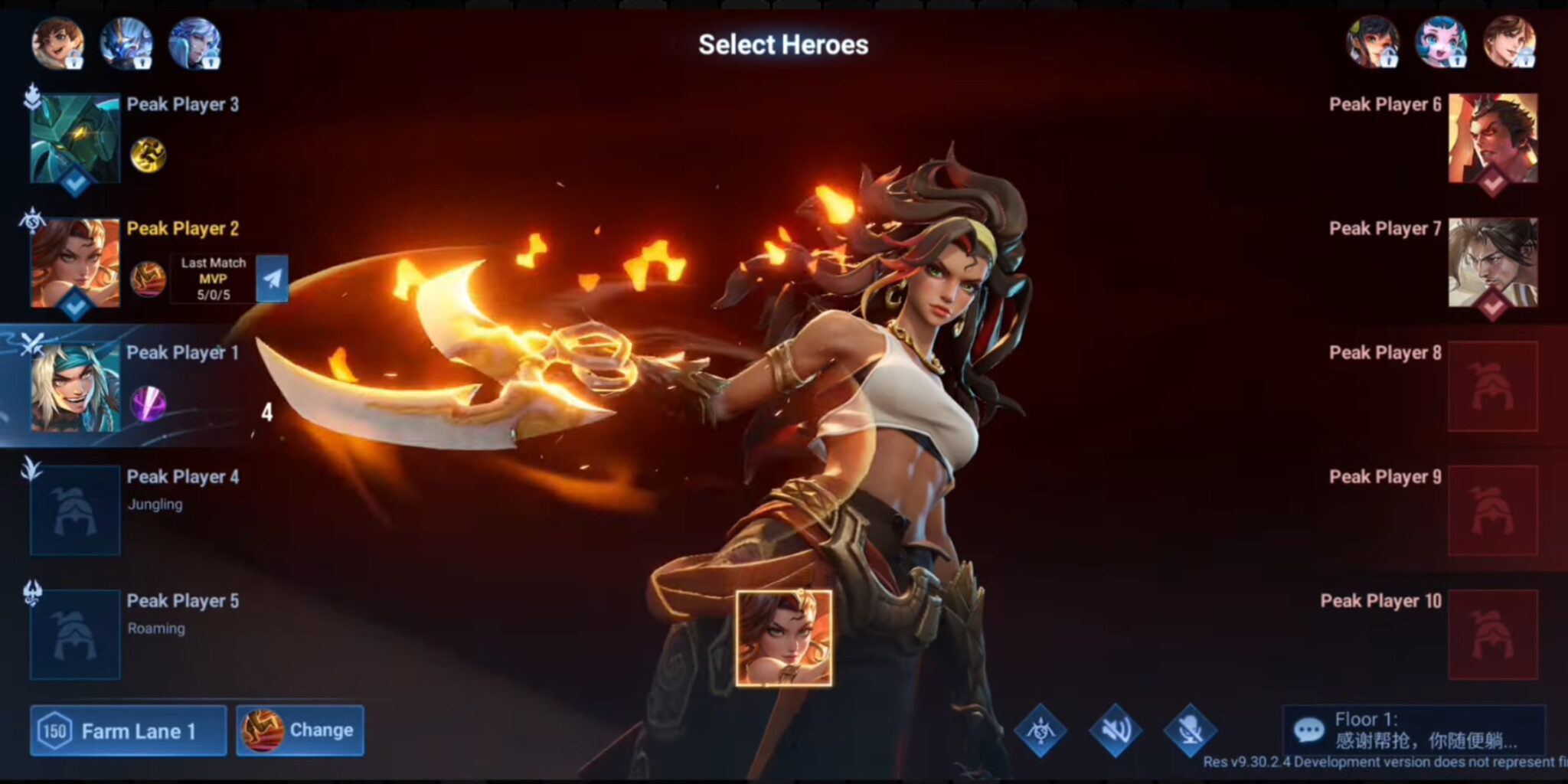Click the Select Heroes title tab
Screen dimensions: 1568x784
pyautogui.click(x=783, y=44)
